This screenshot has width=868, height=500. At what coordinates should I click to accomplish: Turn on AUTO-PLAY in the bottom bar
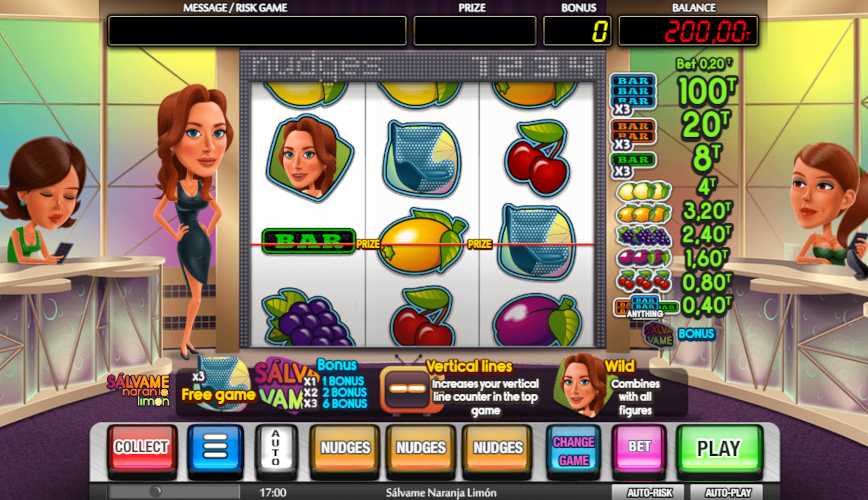click(728, 492)
